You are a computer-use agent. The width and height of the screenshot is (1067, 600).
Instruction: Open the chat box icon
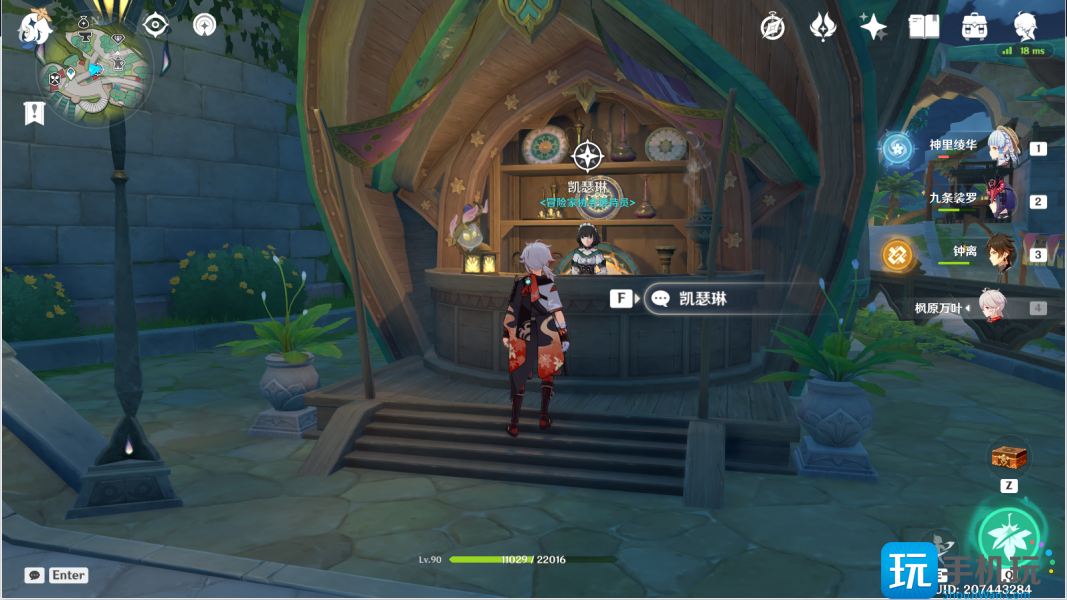click(x=35, y=575)
